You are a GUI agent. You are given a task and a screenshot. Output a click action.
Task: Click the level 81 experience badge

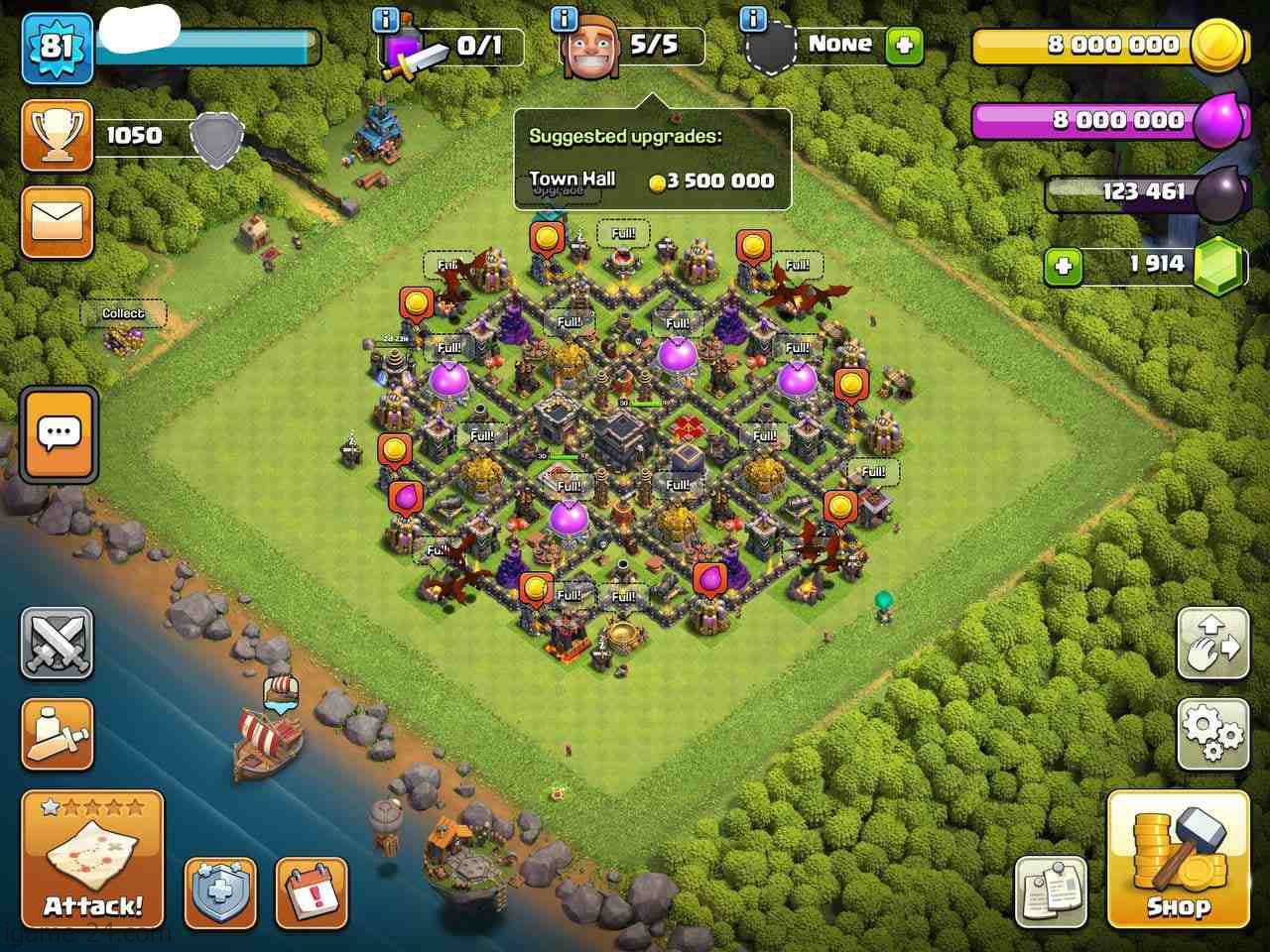point(57,47)
